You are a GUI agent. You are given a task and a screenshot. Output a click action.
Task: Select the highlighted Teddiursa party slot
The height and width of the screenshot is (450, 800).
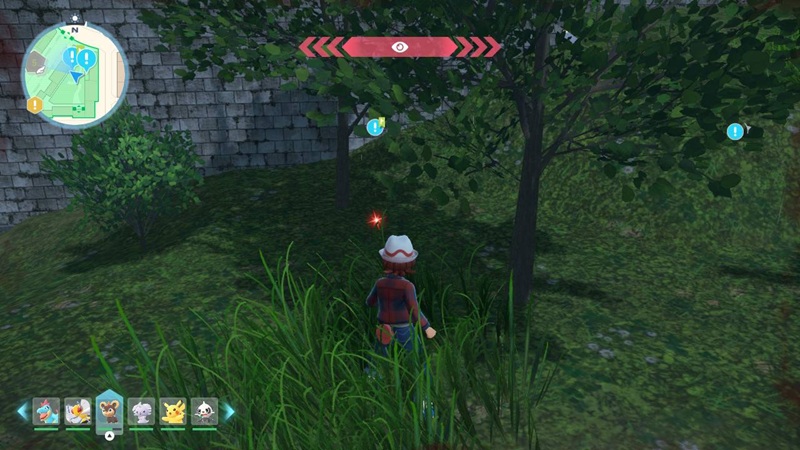[109, 410]
